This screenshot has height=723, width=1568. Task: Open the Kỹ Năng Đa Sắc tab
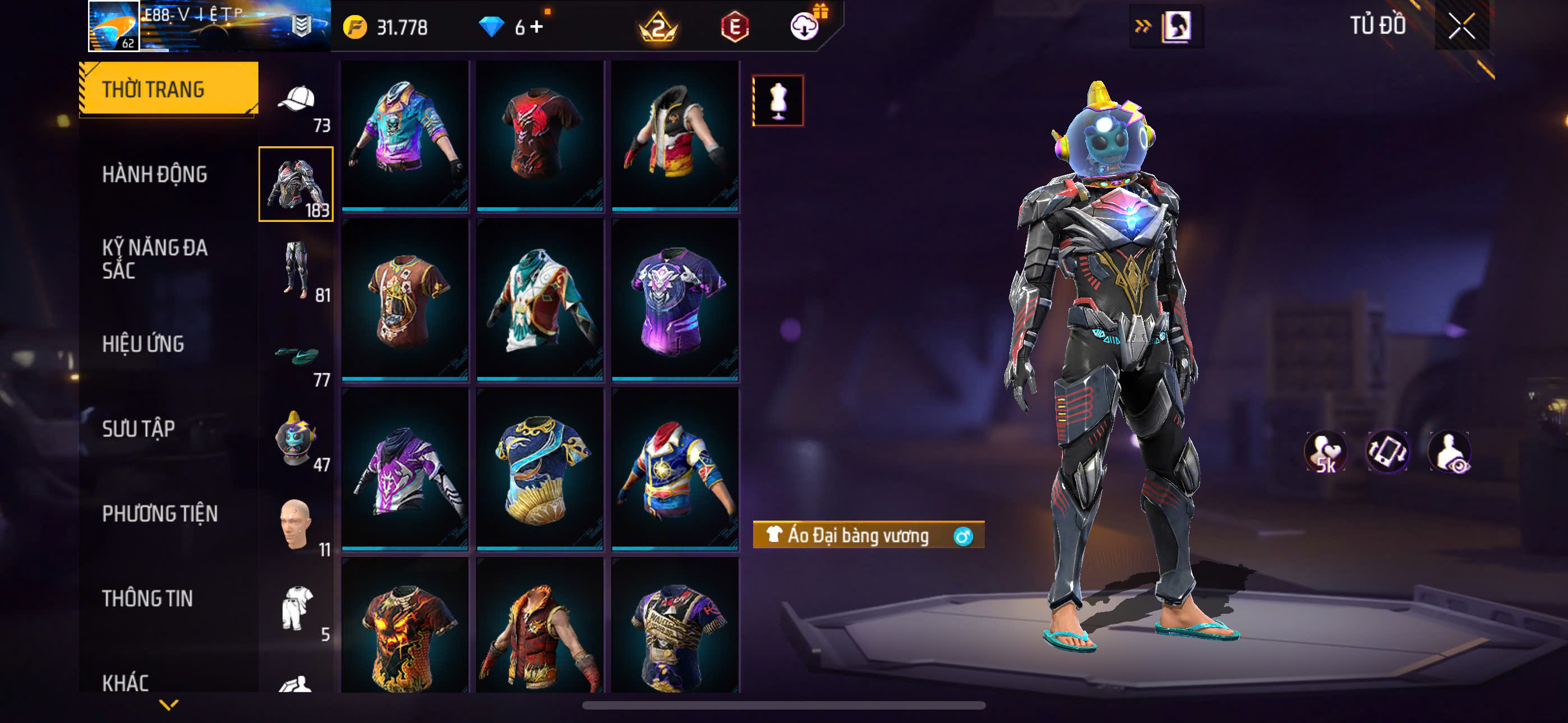click(x=155, y=258)
